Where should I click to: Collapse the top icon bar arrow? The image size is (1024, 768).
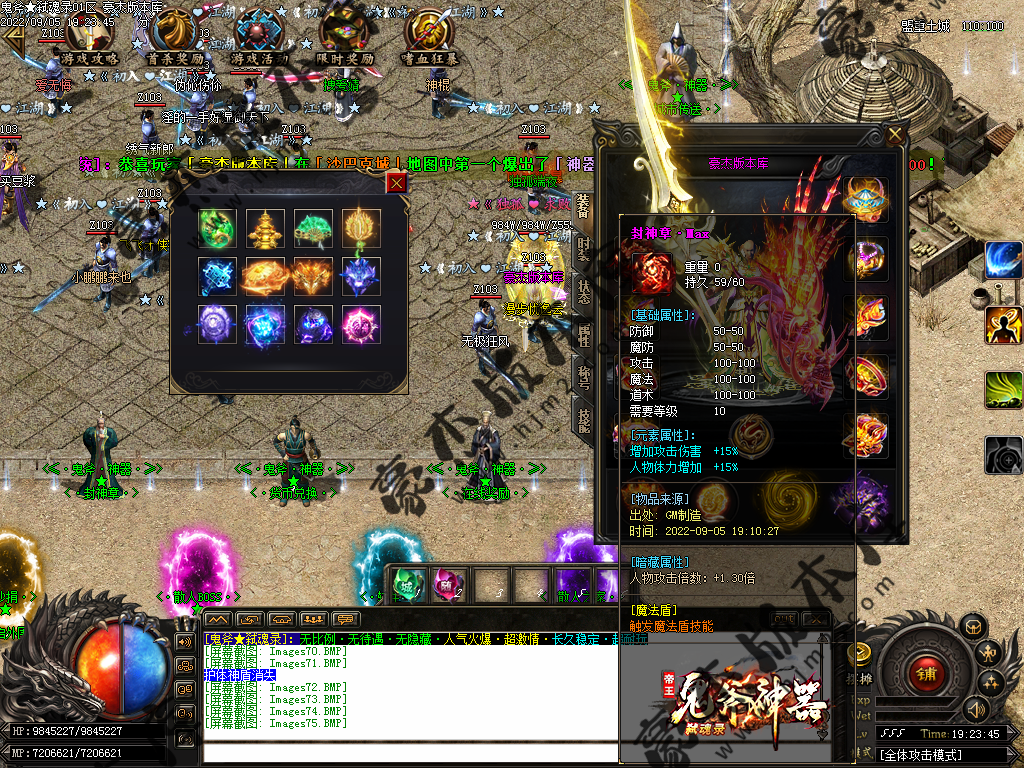pos(14,39)
